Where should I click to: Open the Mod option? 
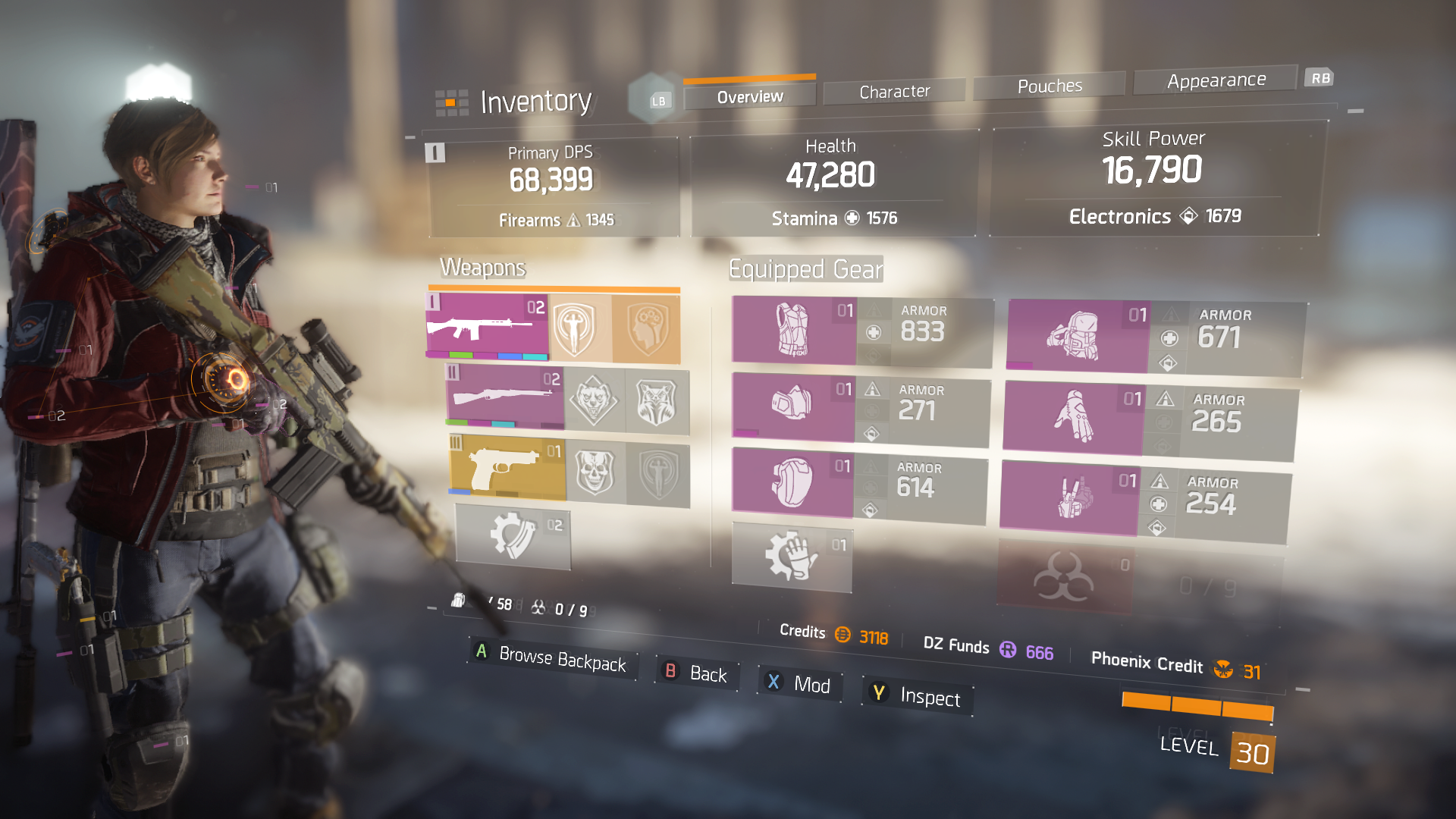tap(800, 684)
